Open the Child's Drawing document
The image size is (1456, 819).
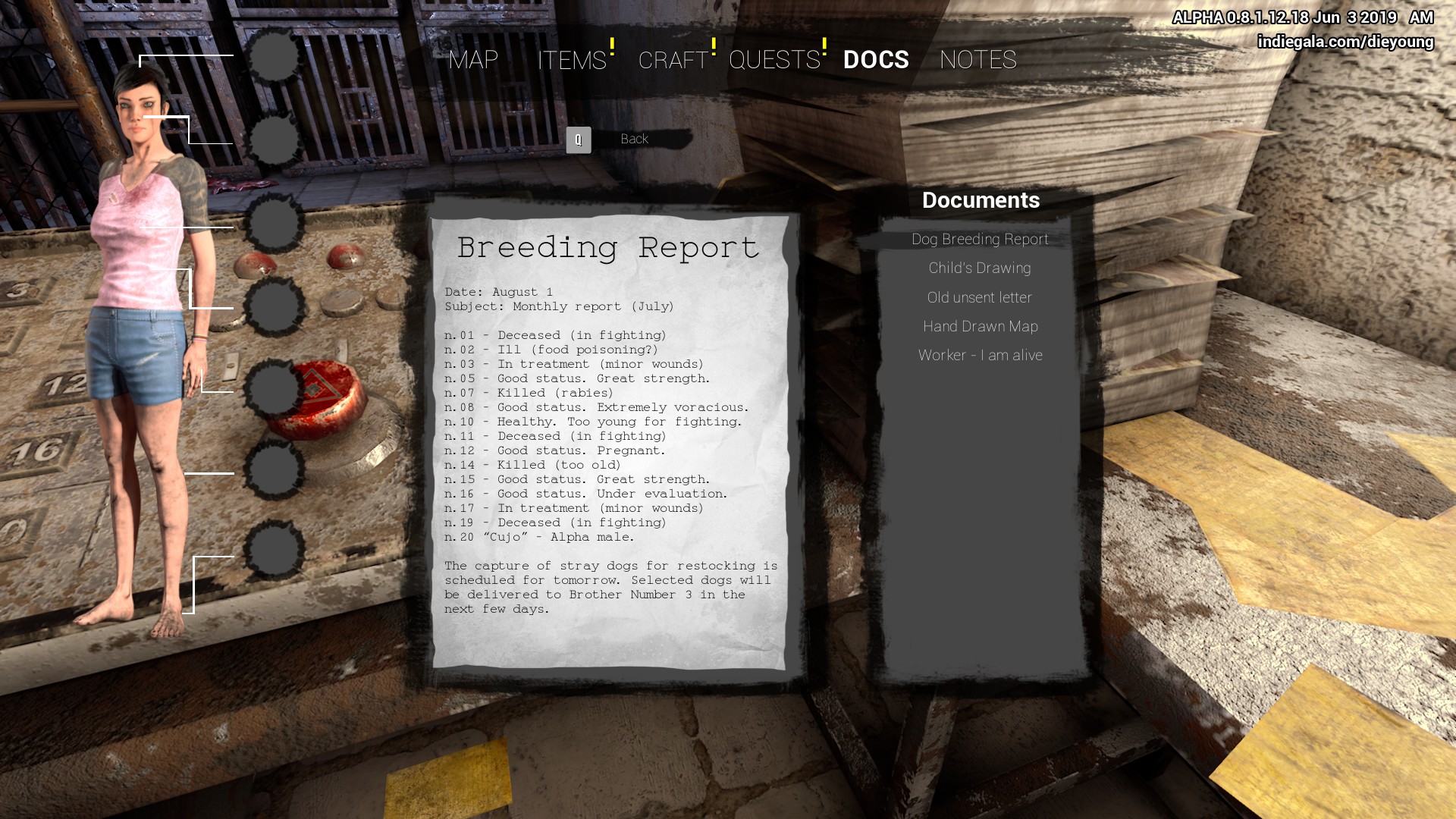pyautogui.click(x=980, y=268)
